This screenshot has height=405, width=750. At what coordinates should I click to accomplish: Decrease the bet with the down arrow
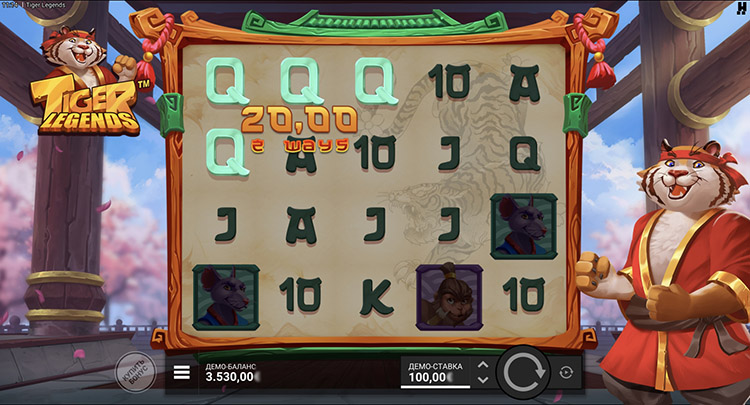point(483,380)
